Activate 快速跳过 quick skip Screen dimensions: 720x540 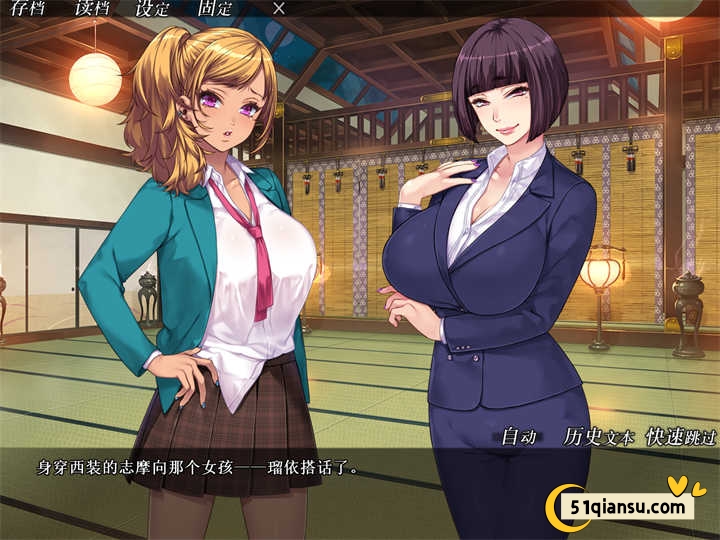coord(682,436)
